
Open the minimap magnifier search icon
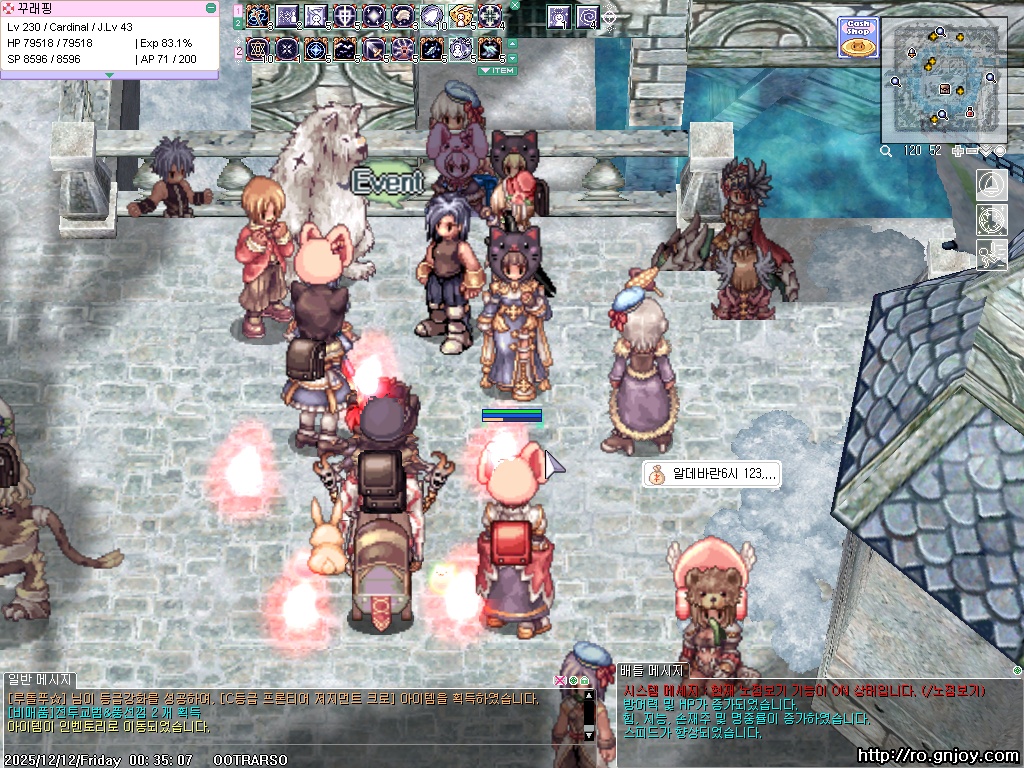[886, 151]
